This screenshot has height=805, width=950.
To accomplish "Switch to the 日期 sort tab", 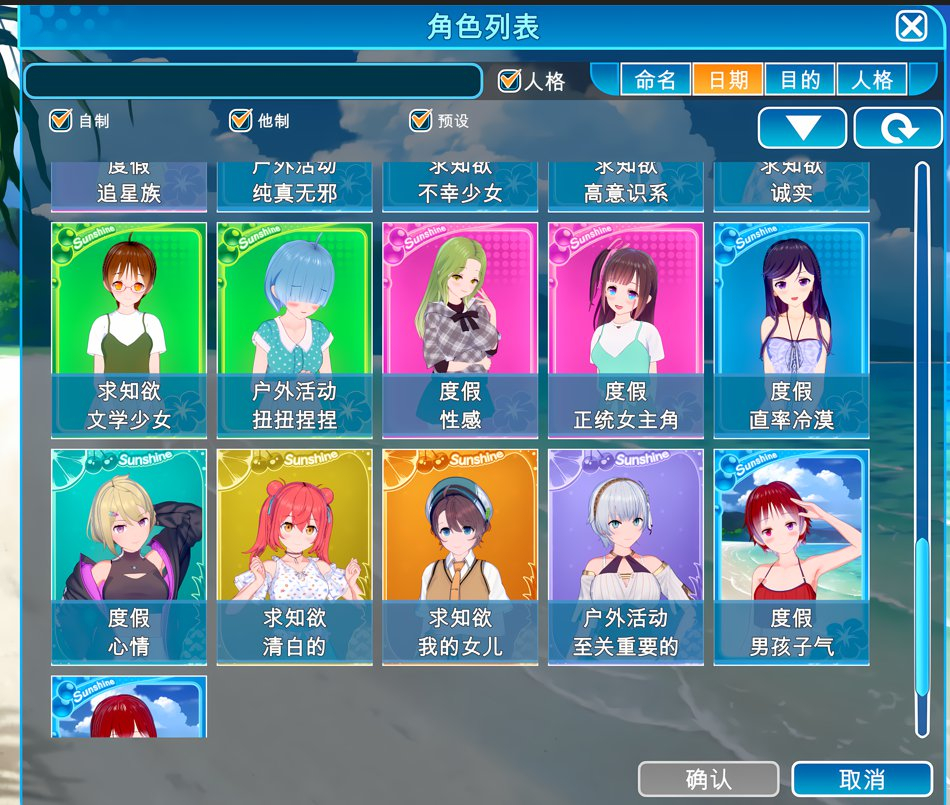I will [x=728, y=80].
